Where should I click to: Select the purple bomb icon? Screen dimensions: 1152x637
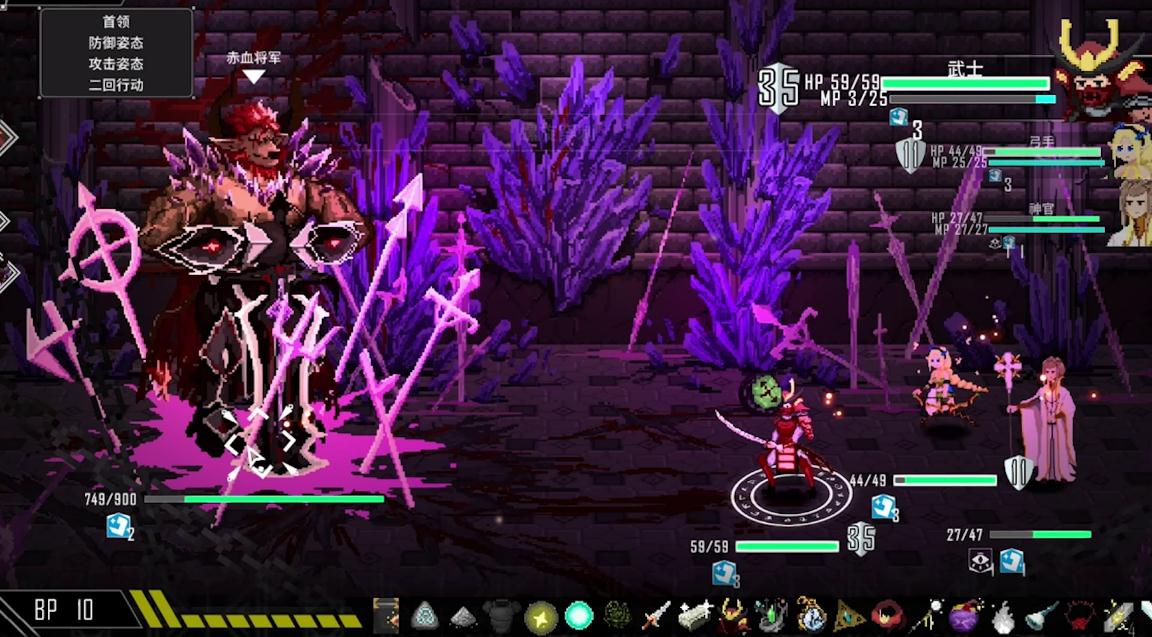click(x=964, y=615)
